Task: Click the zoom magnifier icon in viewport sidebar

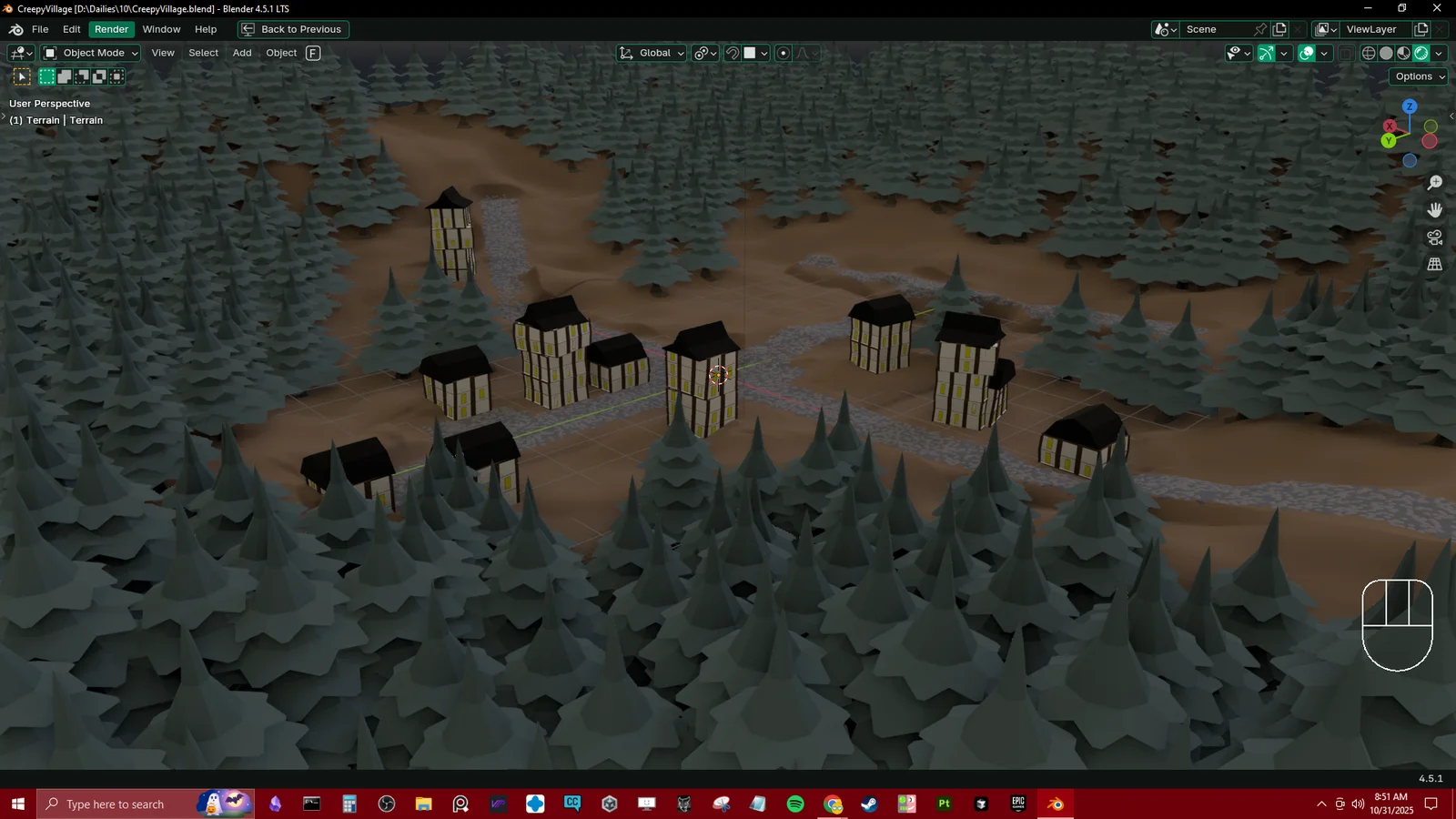Action: click(1434, 181)
